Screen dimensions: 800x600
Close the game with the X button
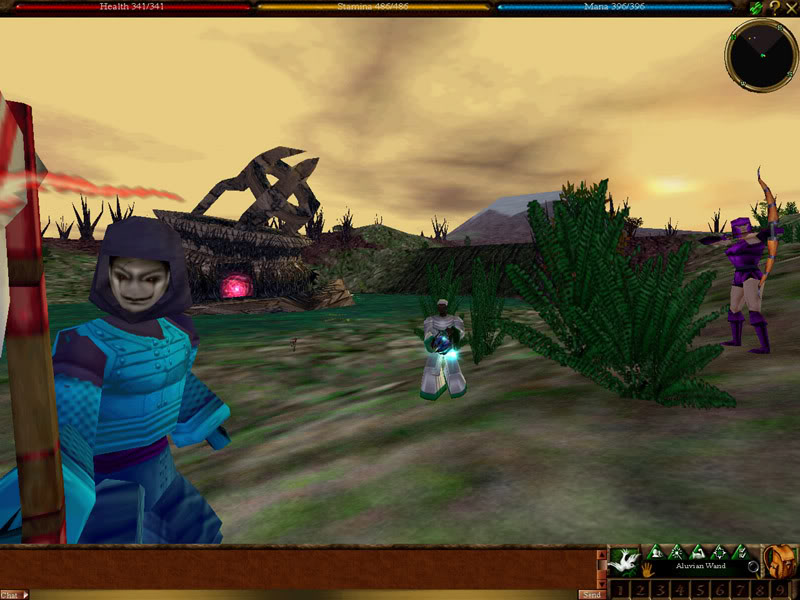(x=790, y=7)
